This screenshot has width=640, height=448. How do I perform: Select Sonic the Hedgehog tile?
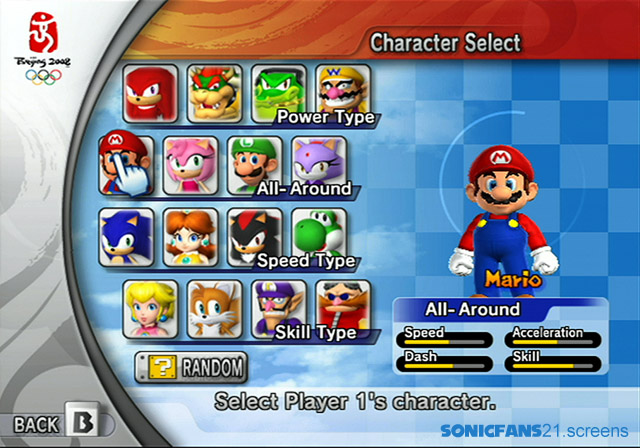(126, 236)
